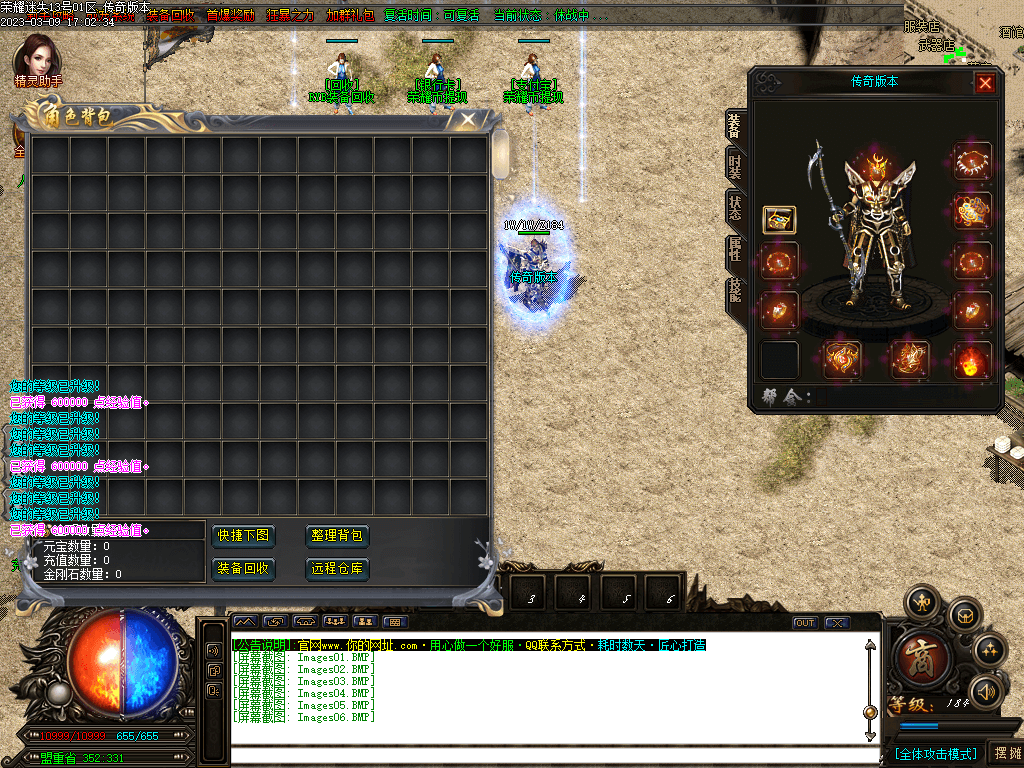Open 加群礼包 in the top menu
Viewport: 1024px width, 768px height.
pyautogui.click(x=350, y=16)
